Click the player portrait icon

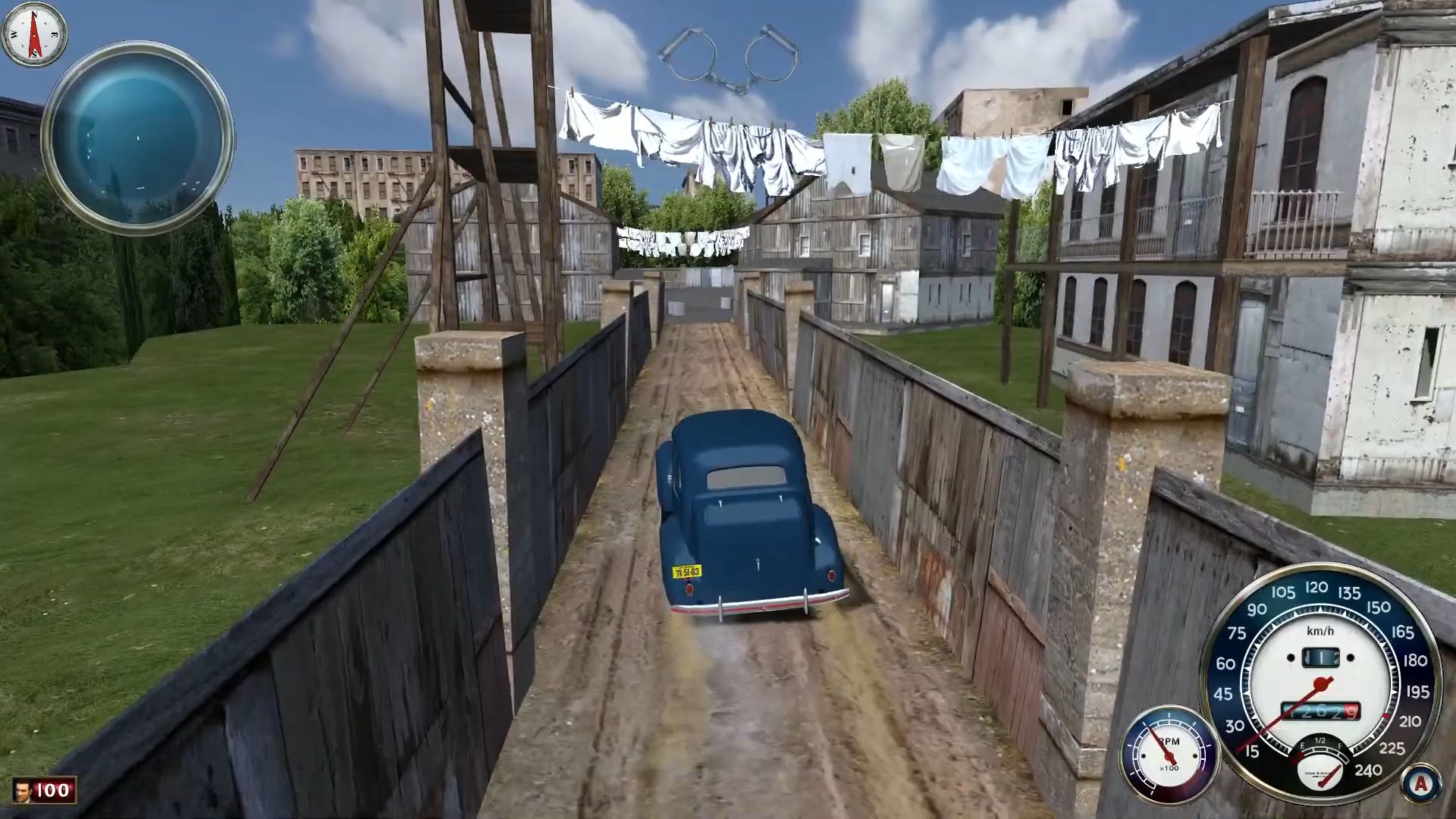23,791
